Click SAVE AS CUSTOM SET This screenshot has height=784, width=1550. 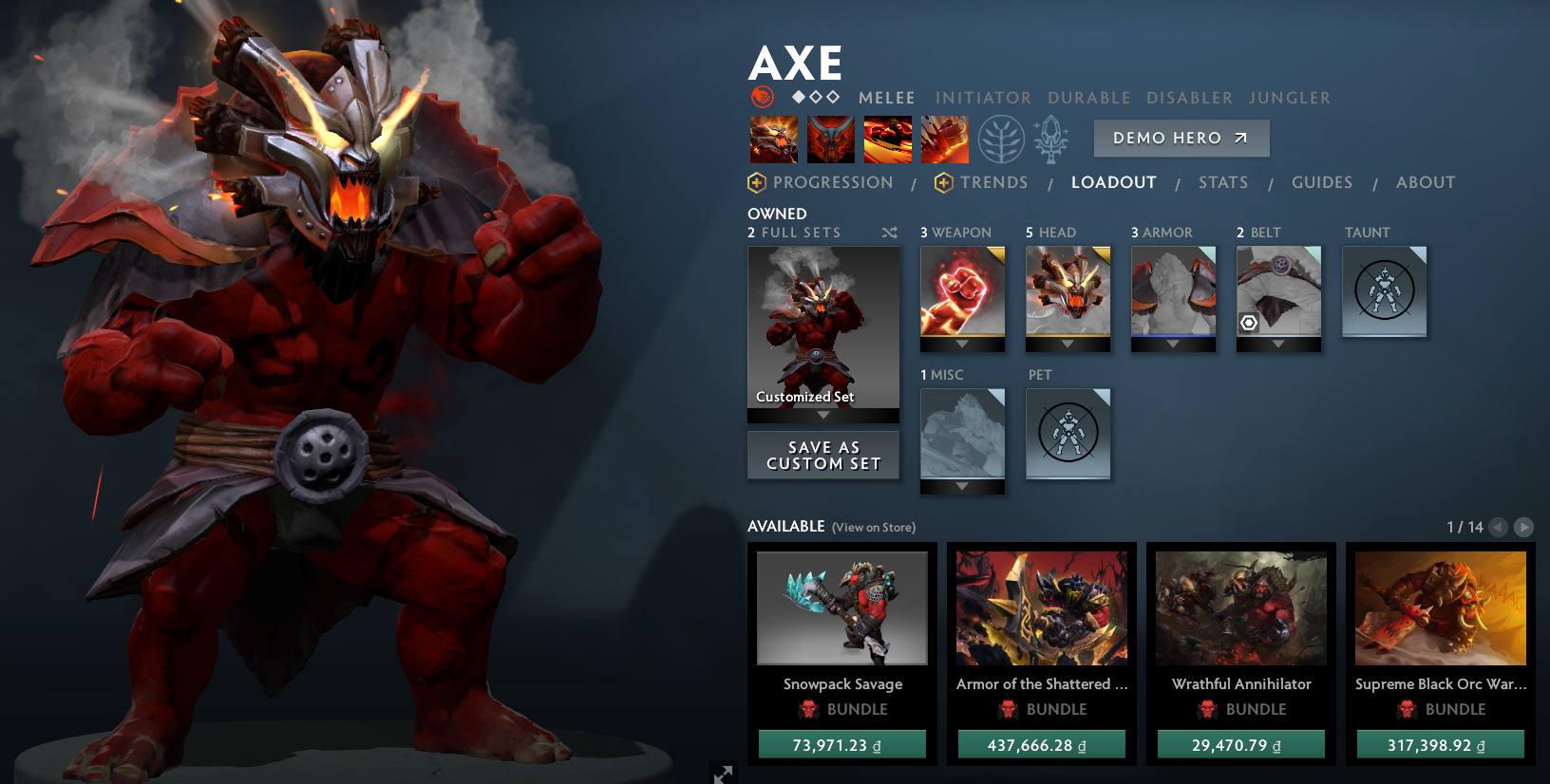pyautogui.click(x=822, y=456)
